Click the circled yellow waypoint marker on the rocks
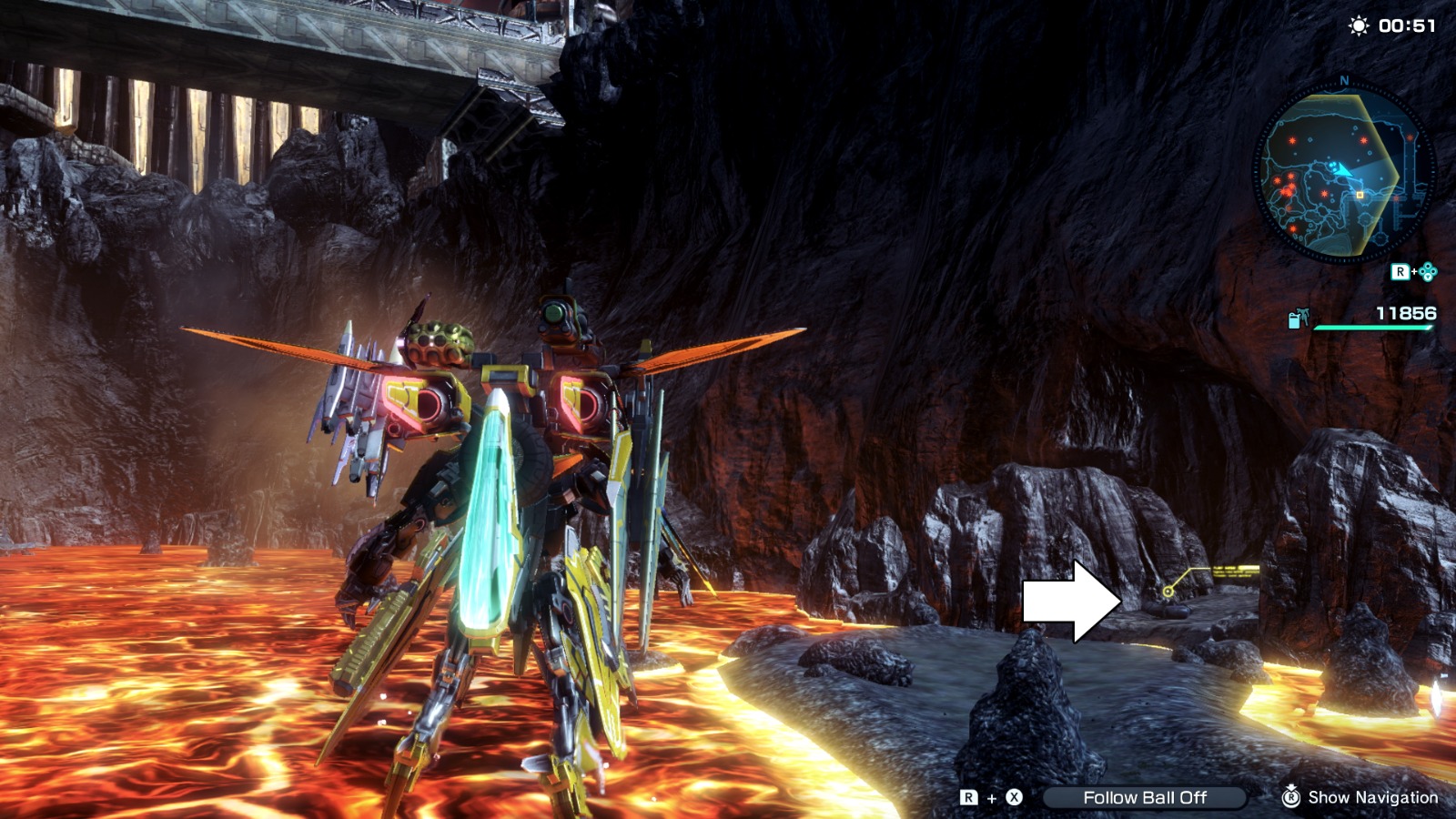The width and height of the screenshot is (1456, 819). (x=1168, y=591)
